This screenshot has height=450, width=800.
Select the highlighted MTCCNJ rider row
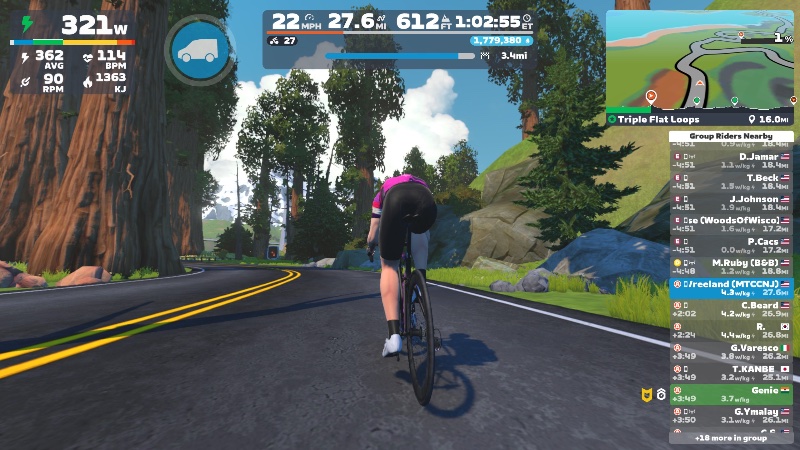pyautogui.click(x=731, y=287)
